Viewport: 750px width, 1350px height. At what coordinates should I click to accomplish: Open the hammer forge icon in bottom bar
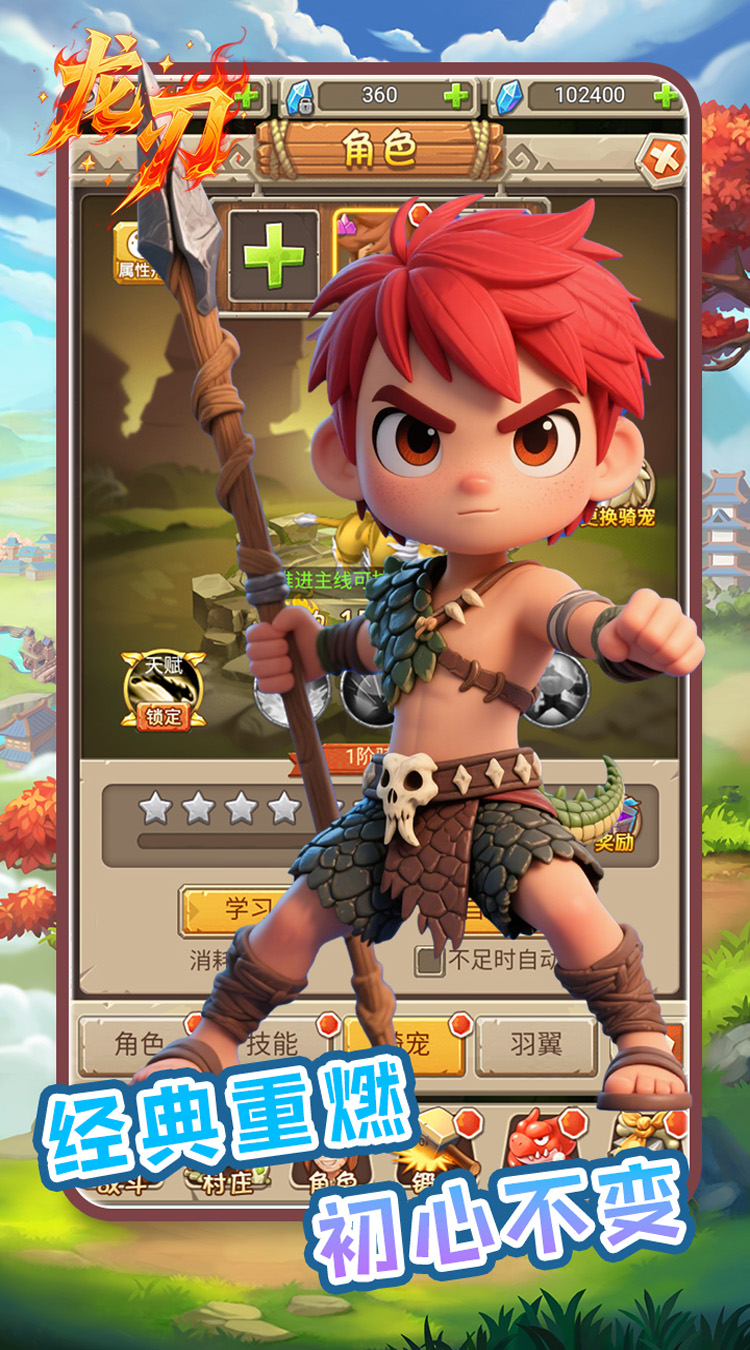pos(432,1140)
